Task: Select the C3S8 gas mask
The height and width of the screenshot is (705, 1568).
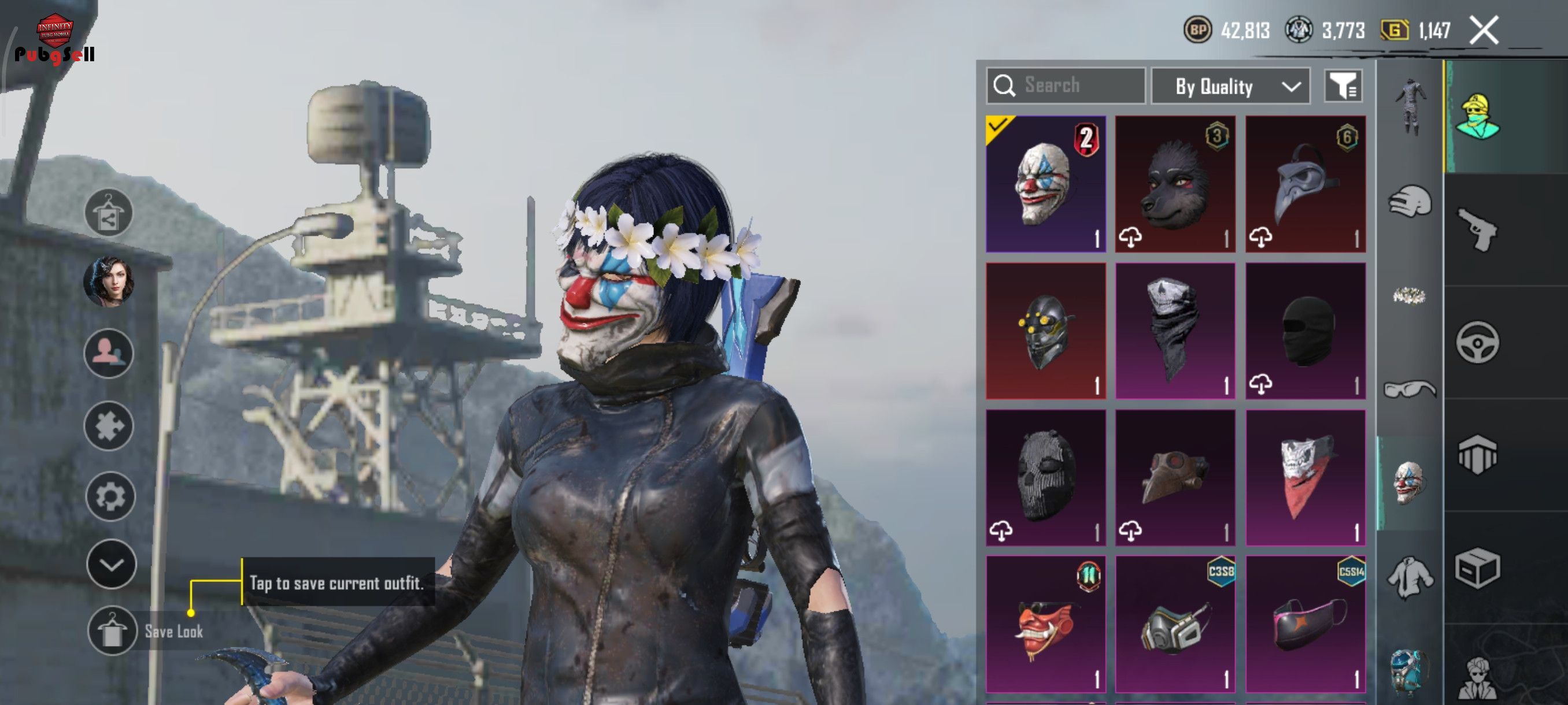Action: click(x=1175, y=625)
